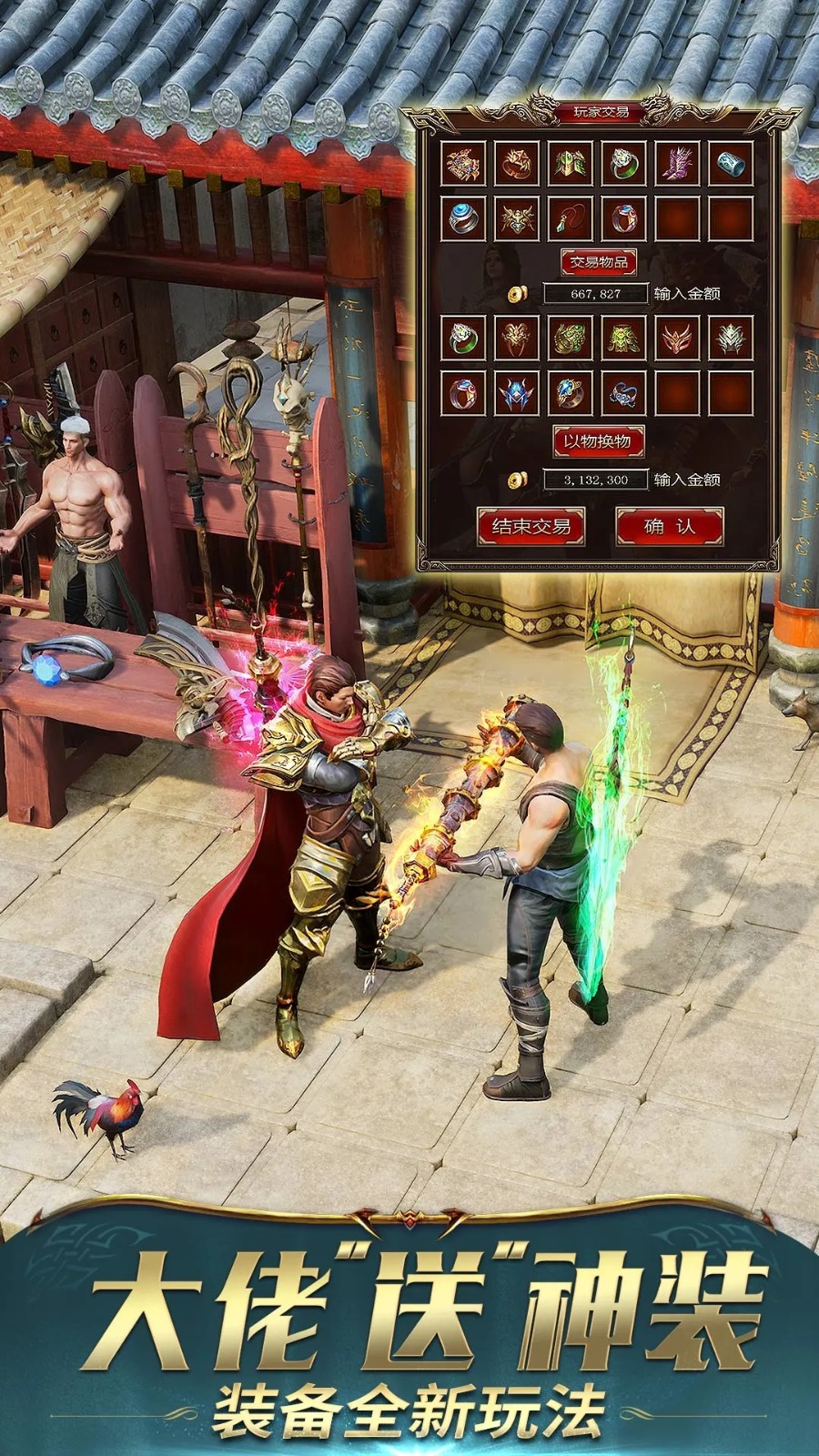Screen dimensions: 819x1456
Task: Pick the silver-white spiked helmet item
Action: pos(731,339)
